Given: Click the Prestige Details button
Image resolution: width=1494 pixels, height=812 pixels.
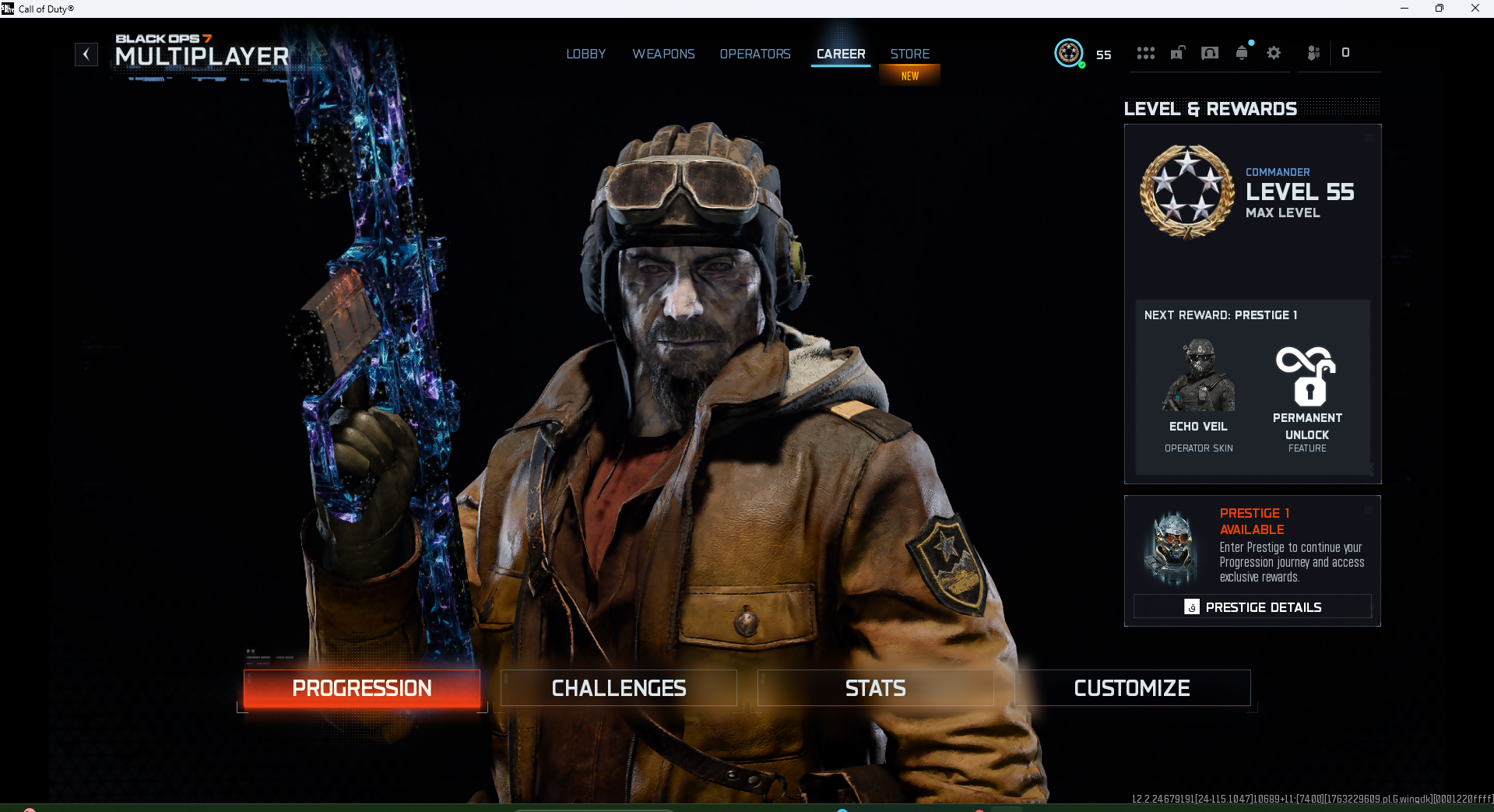Looking at the screenshot, I should click(x=1252, y=607).
